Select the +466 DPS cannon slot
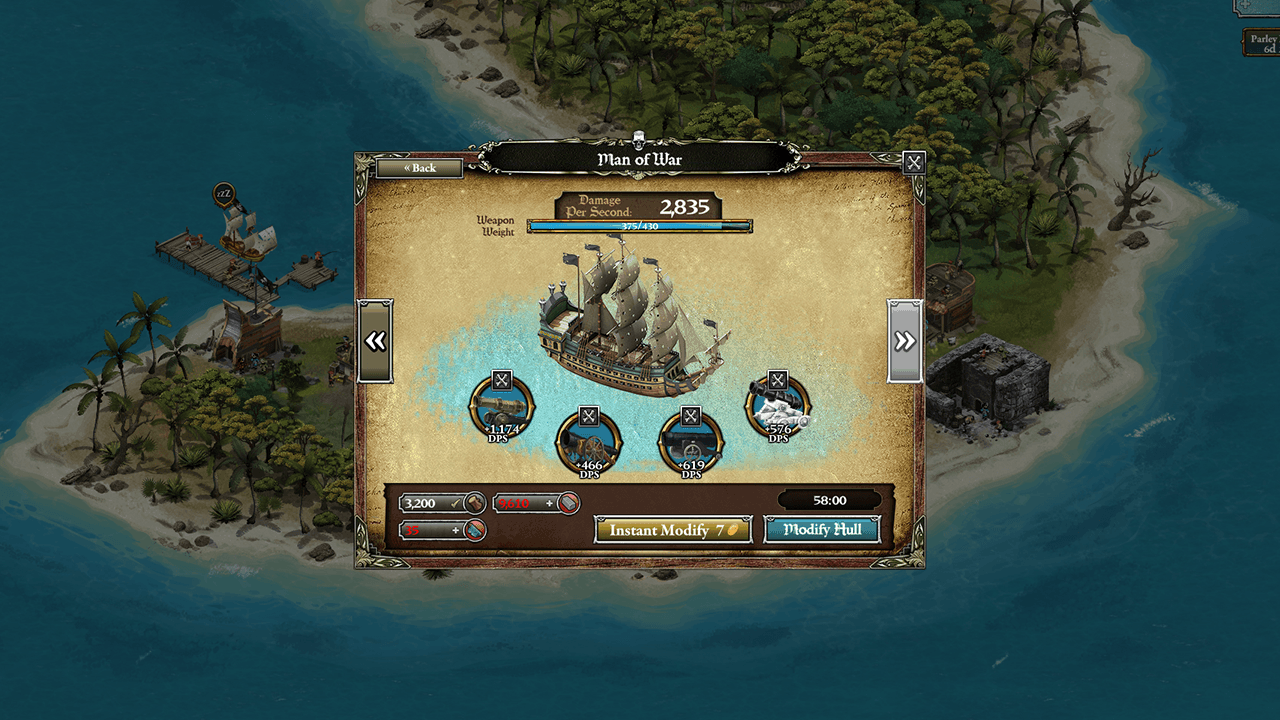 589,443
